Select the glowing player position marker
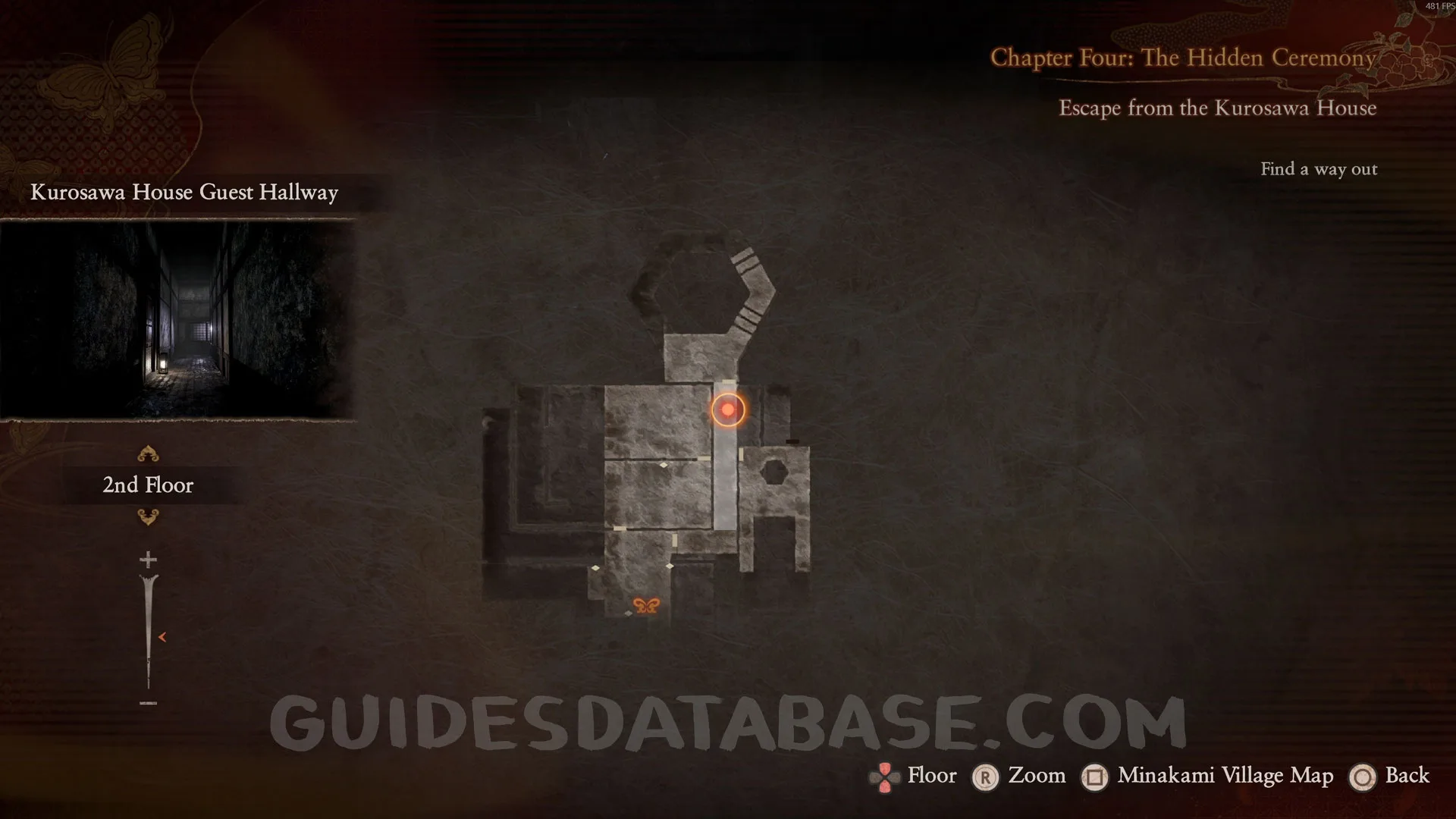1456x819 pixels. click(x=728, y=410)
